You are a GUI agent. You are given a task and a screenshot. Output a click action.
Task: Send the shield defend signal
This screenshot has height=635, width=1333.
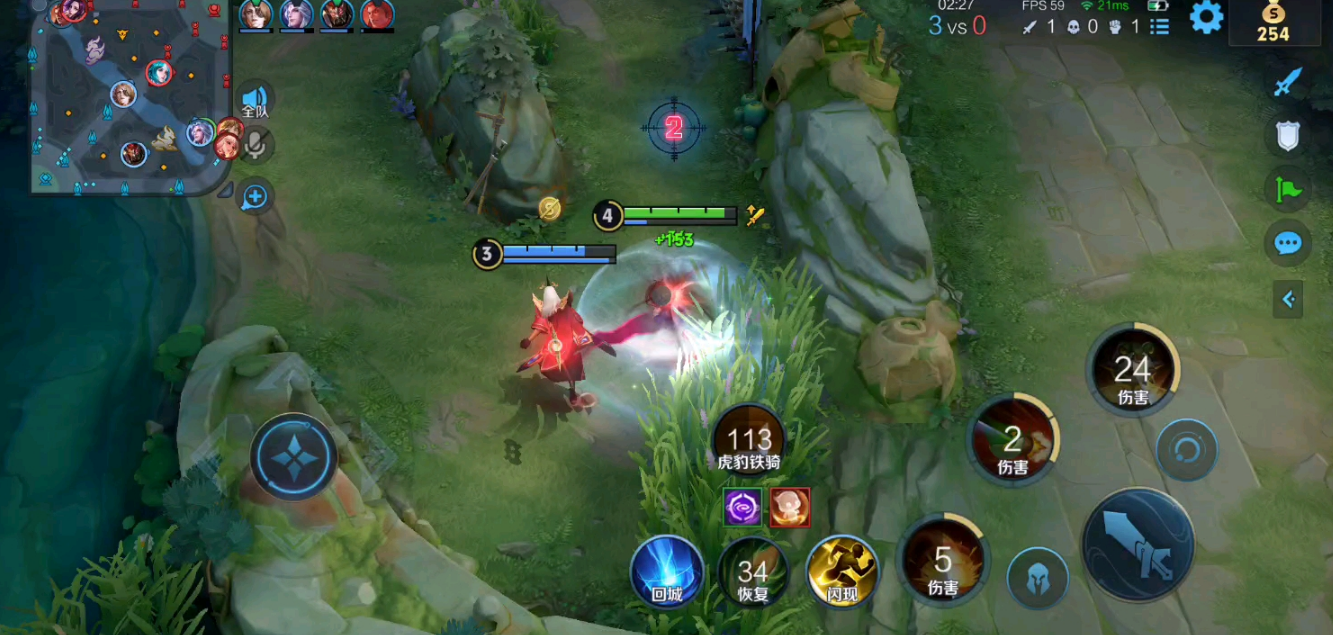pos(1287,136)
